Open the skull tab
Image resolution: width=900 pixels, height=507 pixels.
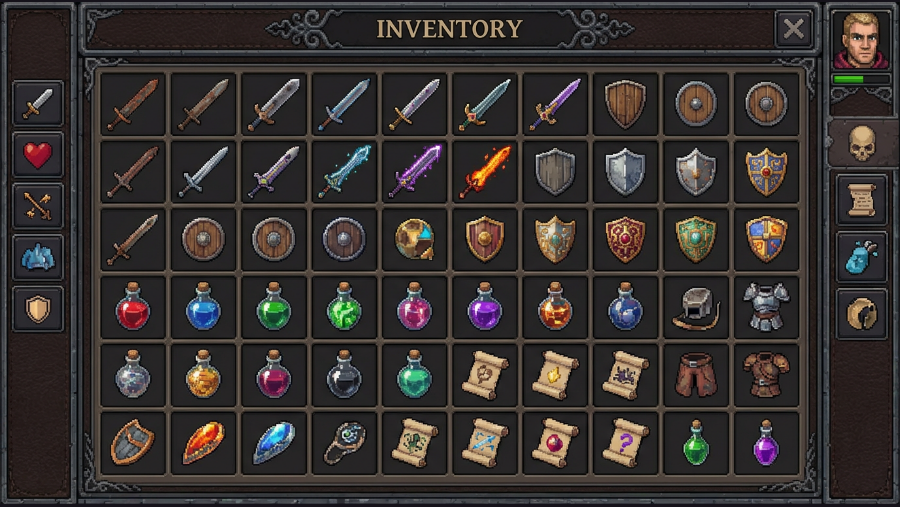[861, 145]
